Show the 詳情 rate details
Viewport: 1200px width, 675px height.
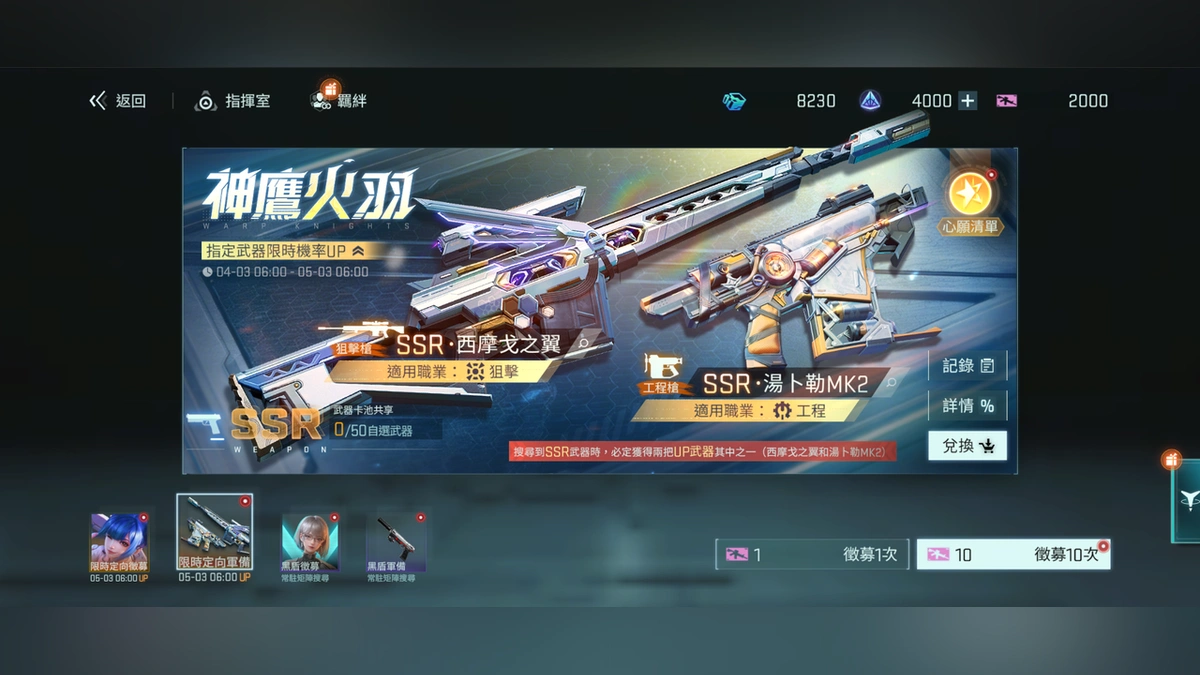967,406
